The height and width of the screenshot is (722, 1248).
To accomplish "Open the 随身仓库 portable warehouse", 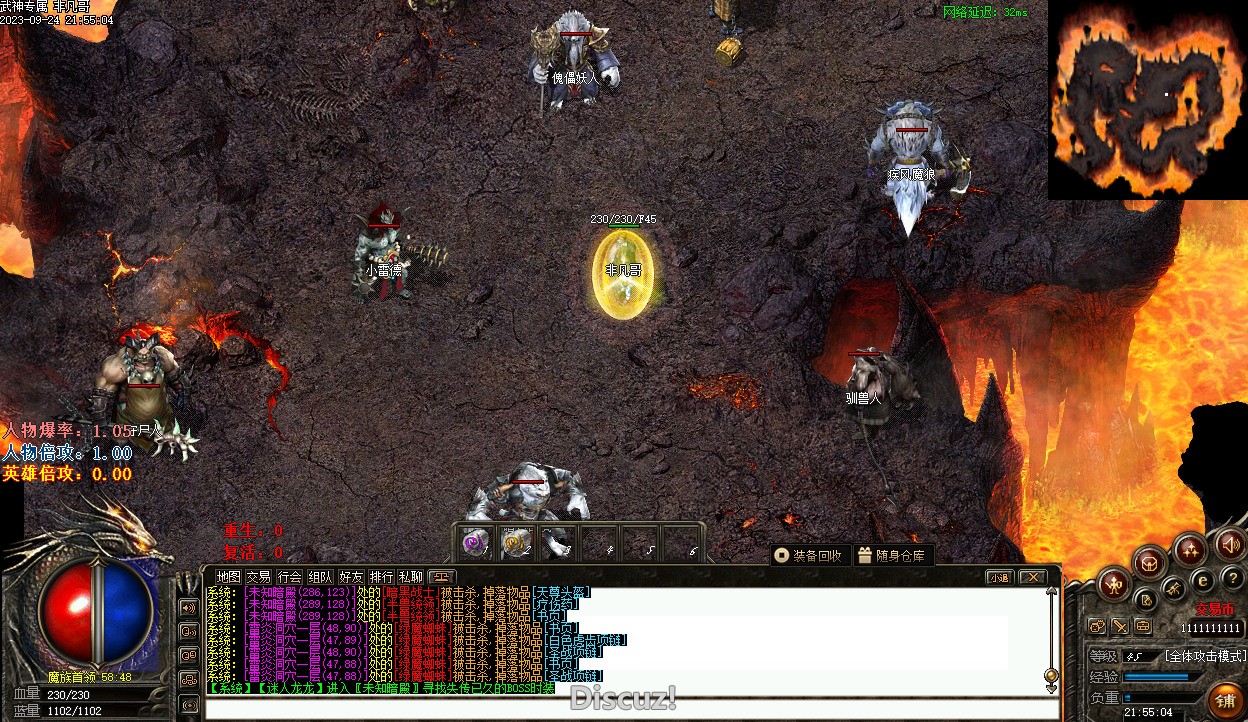I will (892, 555).
